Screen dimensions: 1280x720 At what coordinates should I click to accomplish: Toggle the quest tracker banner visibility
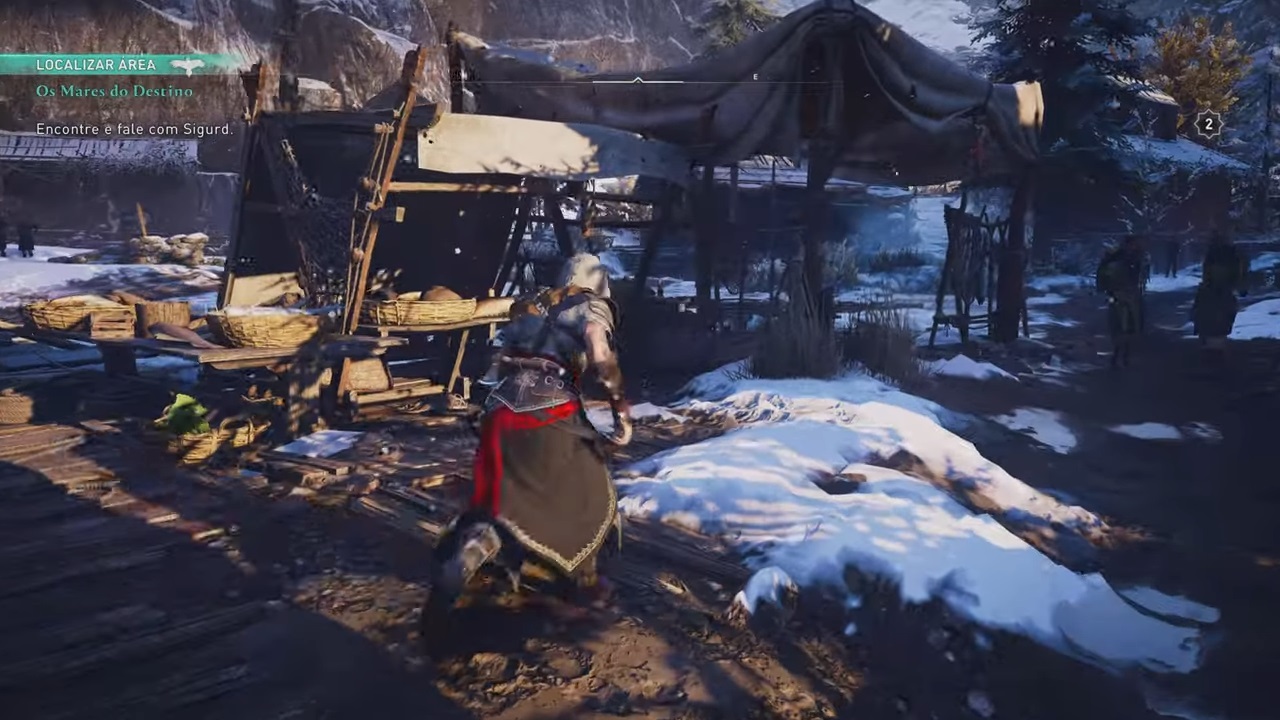point(96,64)
